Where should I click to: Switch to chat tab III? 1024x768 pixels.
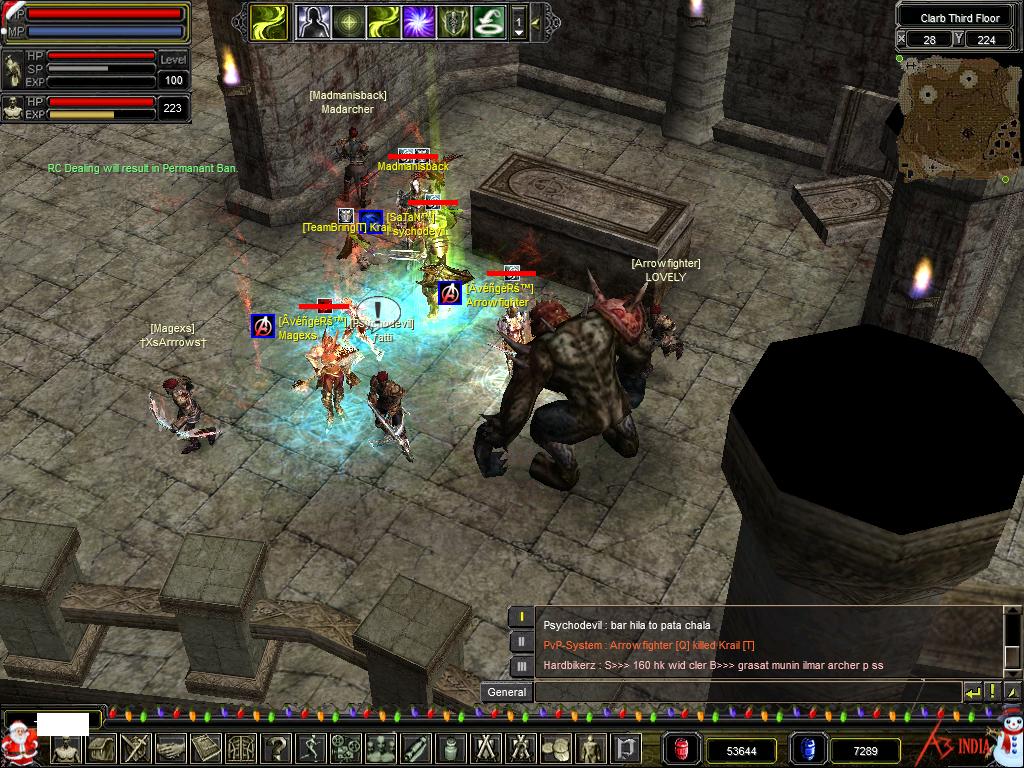[521, 665]
